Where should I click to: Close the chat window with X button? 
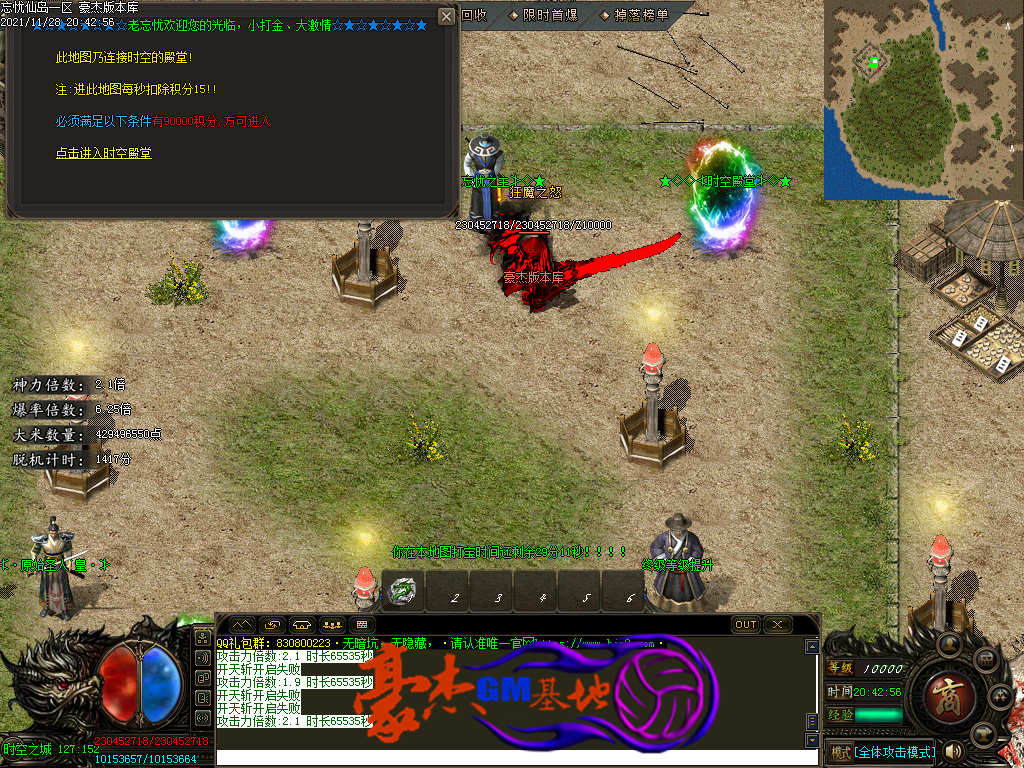click(777, 625)
